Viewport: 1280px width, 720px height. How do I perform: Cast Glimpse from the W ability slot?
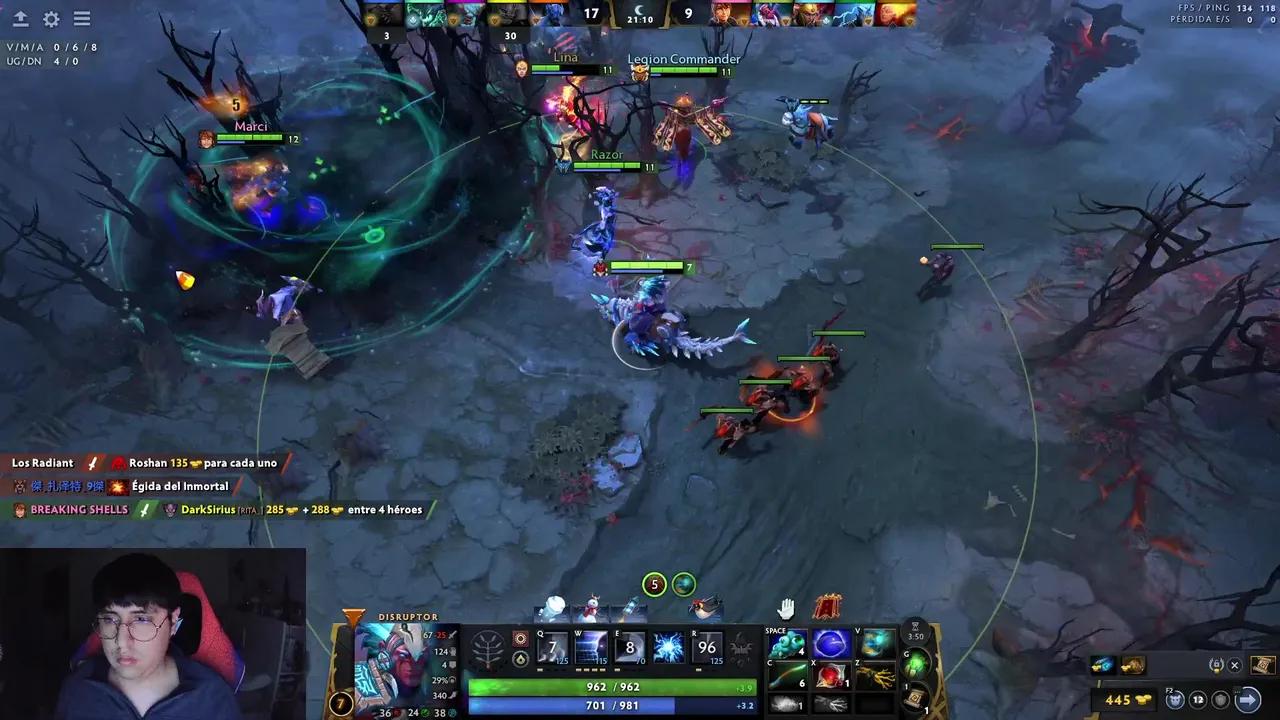590,647
